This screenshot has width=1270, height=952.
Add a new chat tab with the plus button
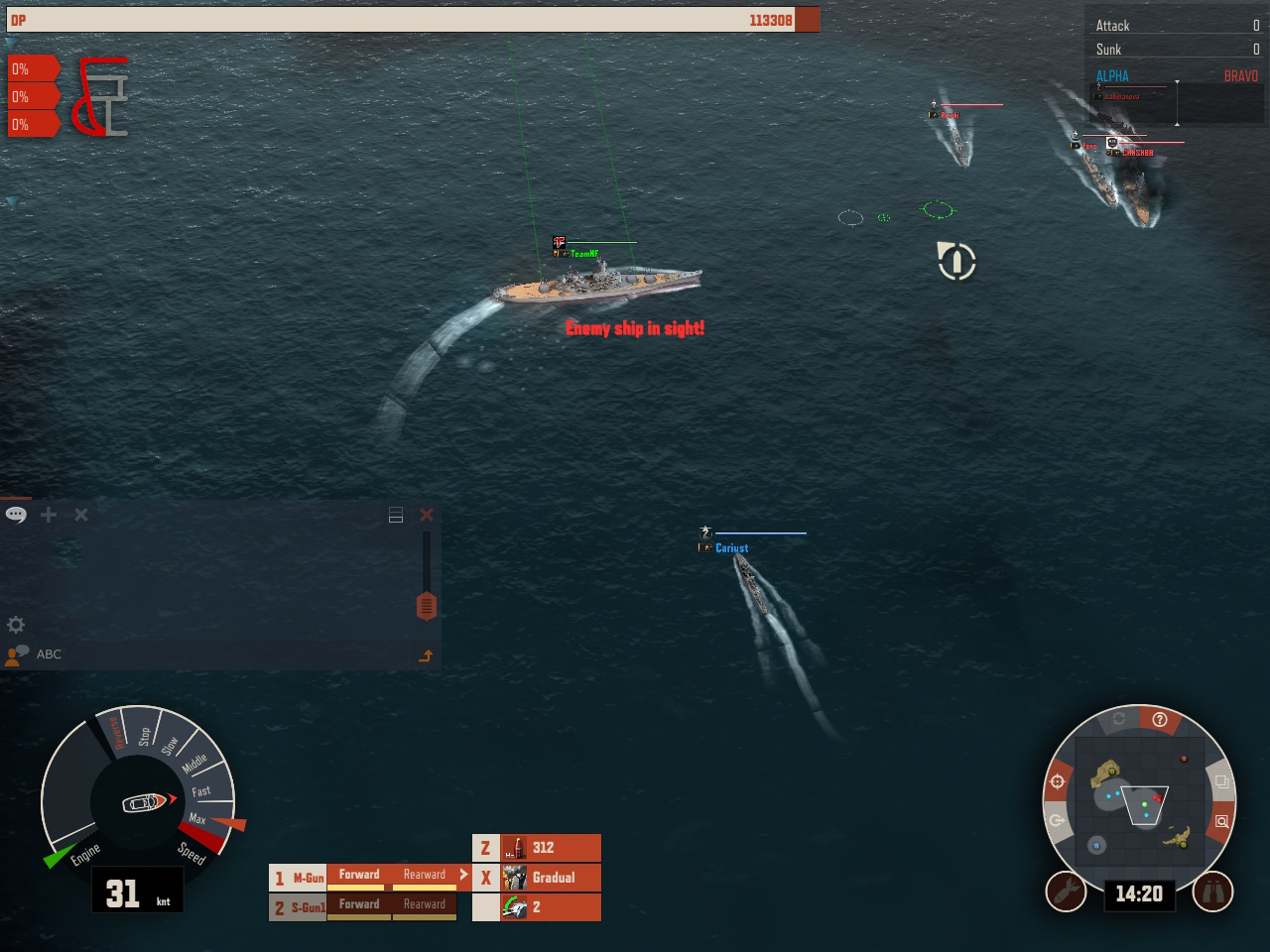(x=48, y=515)
